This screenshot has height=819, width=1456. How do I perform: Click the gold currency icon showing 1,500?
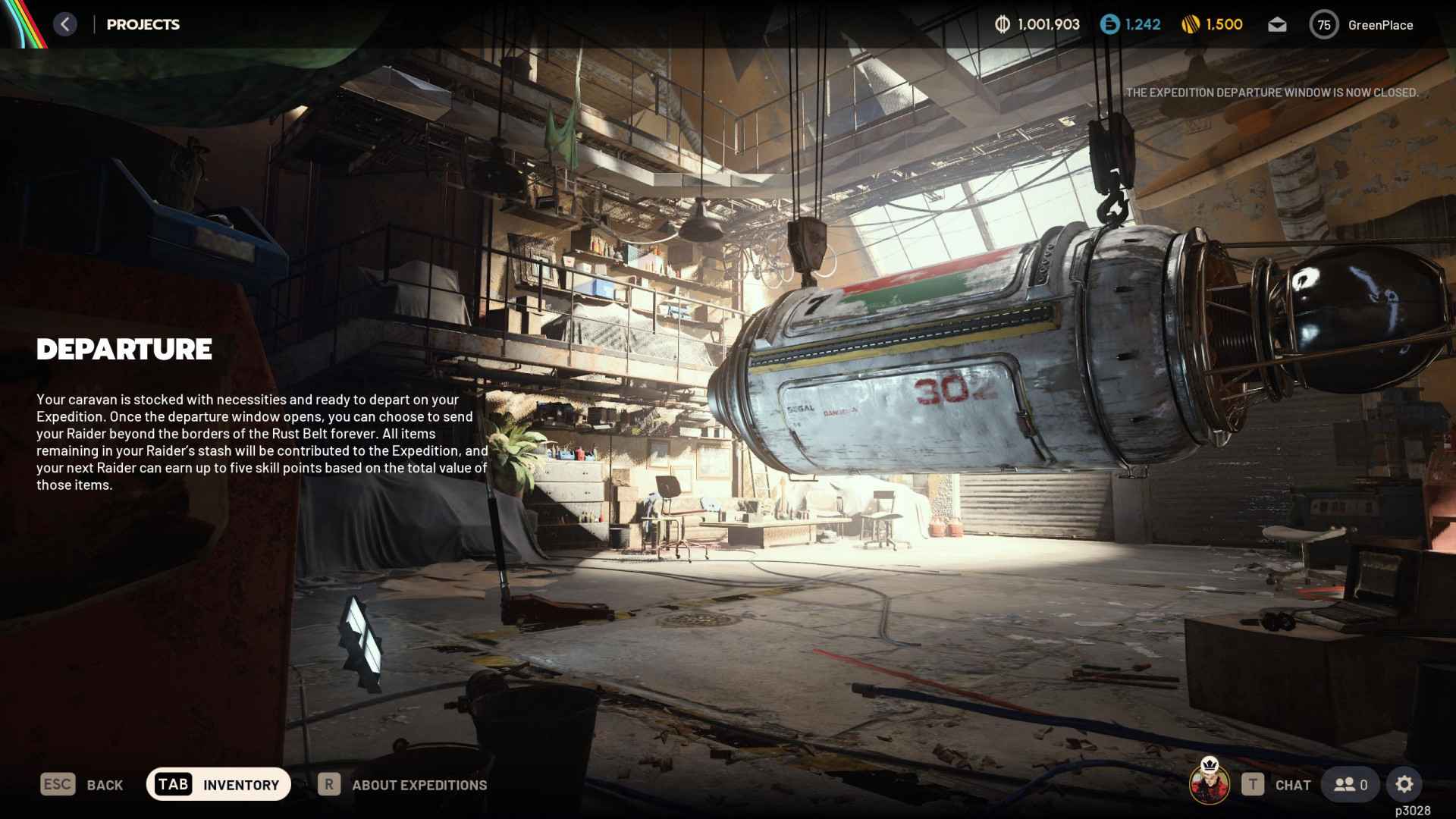(x=1189, y=24)
